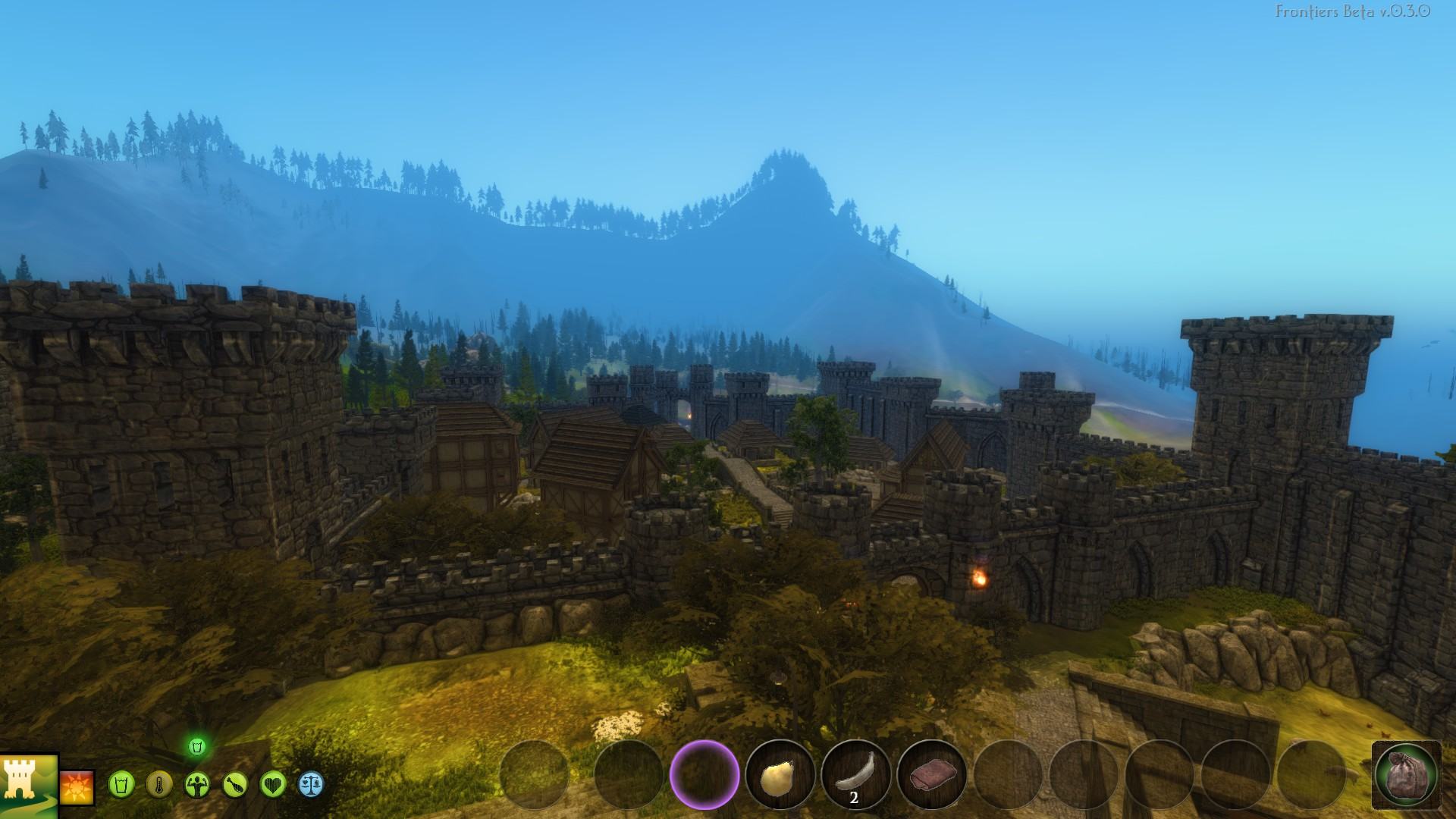
Task: Open the blue scales reputation icon
Action: pos(311,784)
